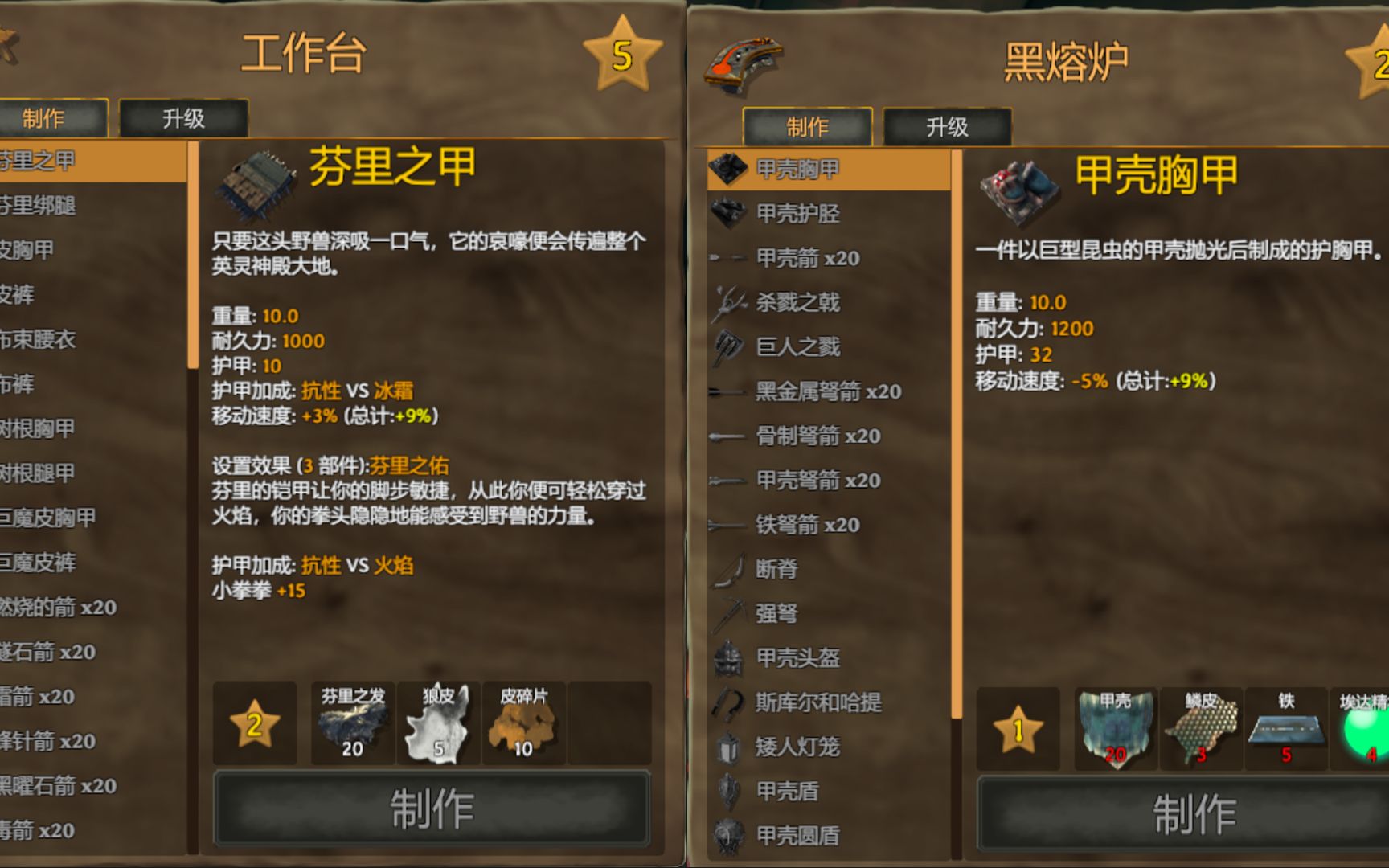
Task: Click the 甲壳头盔 helmet icon
Action: pos(728,659)
